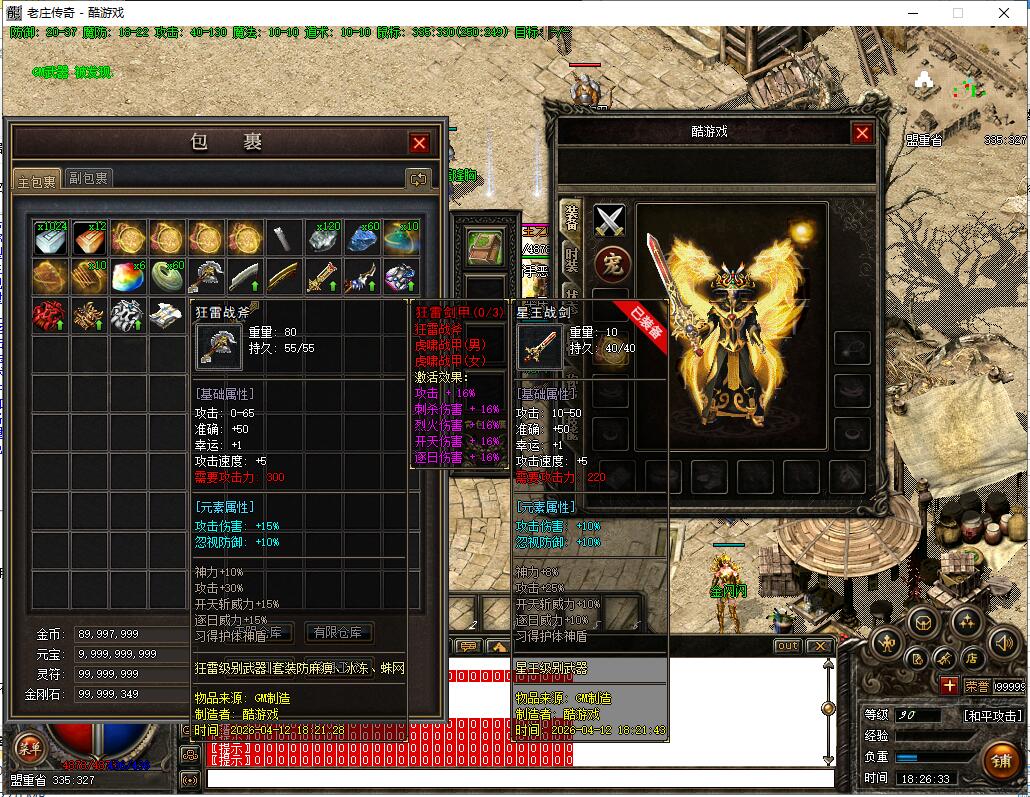The image size is (1030, 797).
Task: Close the 包裹 inventory window
Action: pos(420,143)
